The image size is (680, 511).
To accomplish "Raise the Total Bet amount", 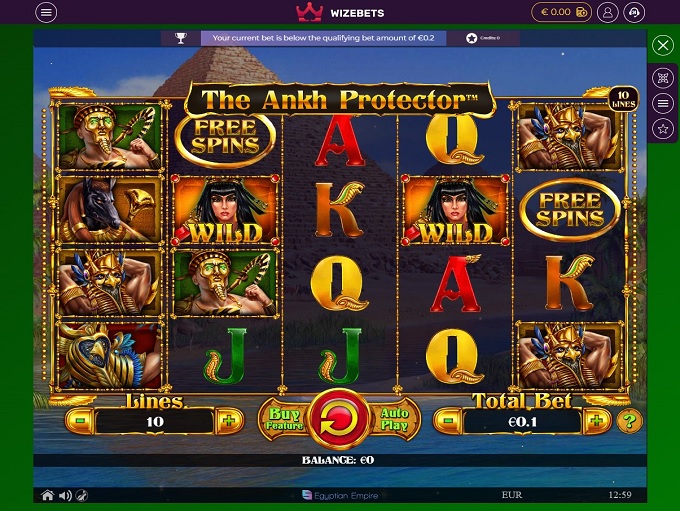I will [x=596, y=420].
